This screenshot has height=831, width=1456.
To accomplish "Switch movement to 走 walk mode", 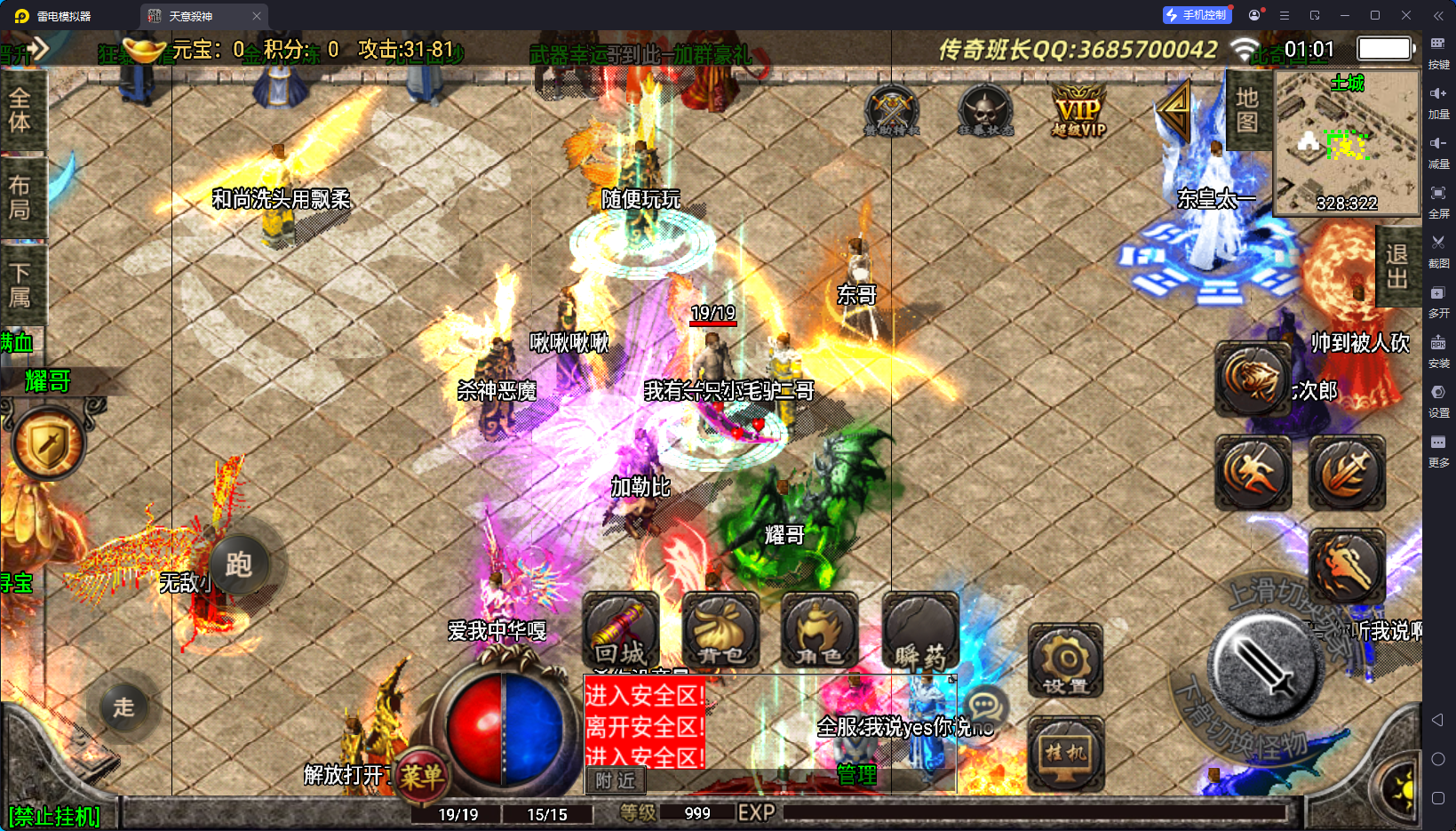I will [123, 707].
